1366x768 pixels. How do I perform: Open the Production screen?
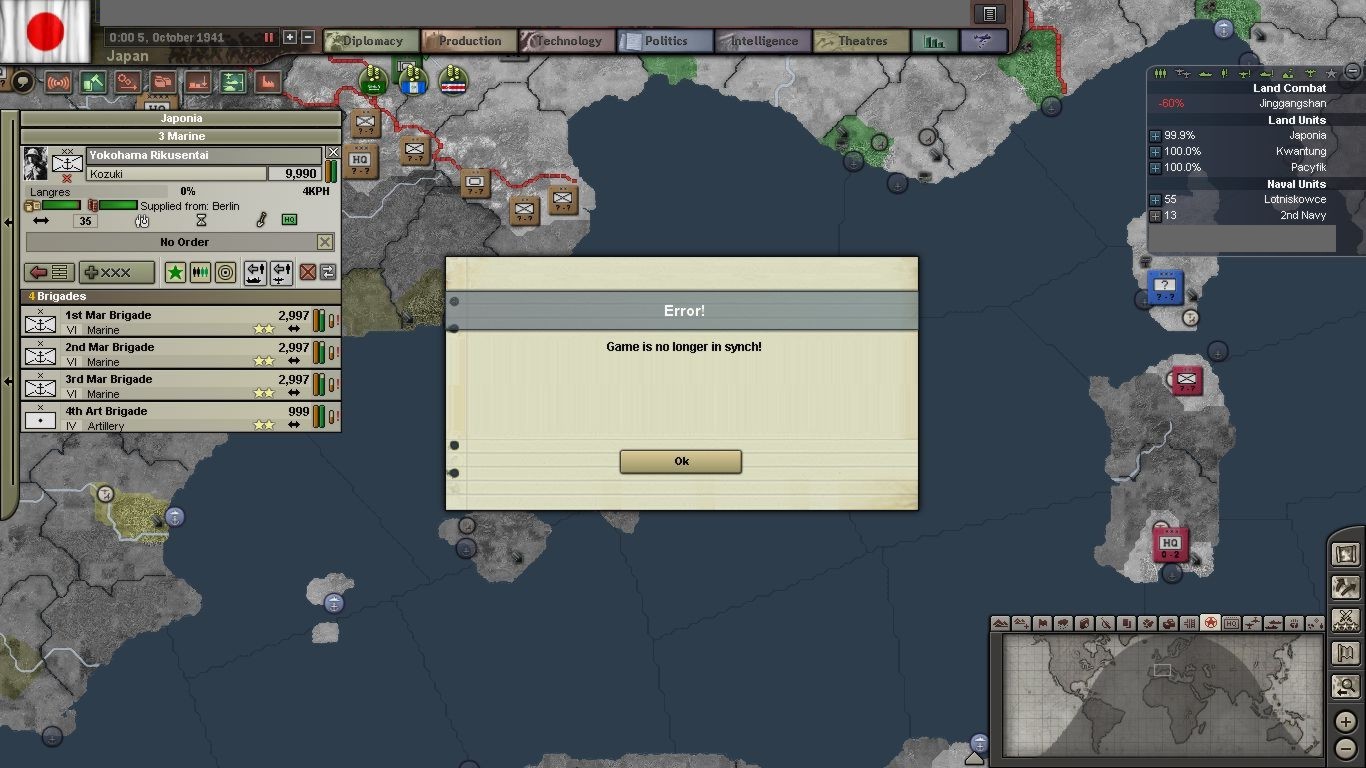click(x=468, y=41)
